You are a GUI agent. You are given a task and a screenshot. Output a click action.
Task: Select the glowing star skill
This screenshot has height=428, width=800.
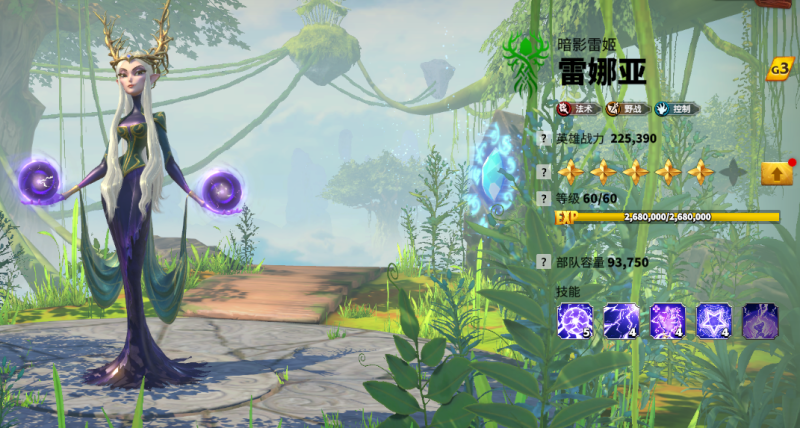tap(713, 320)
